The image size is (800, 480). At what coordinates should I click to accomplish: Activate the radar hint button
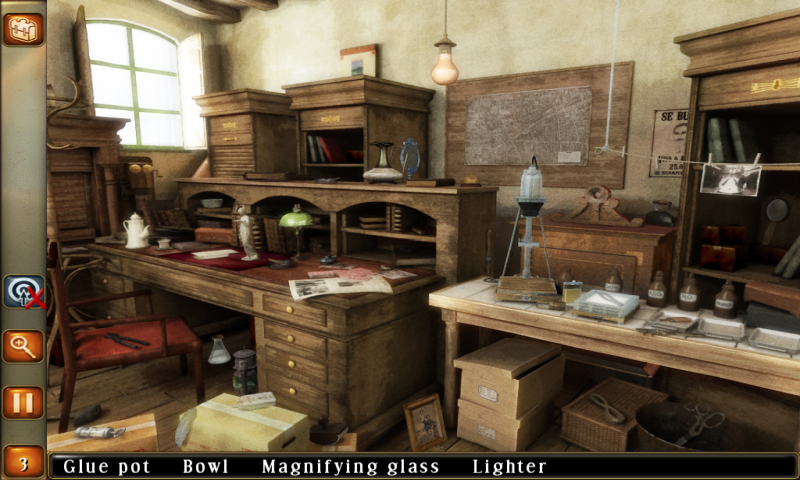(23, 292)
